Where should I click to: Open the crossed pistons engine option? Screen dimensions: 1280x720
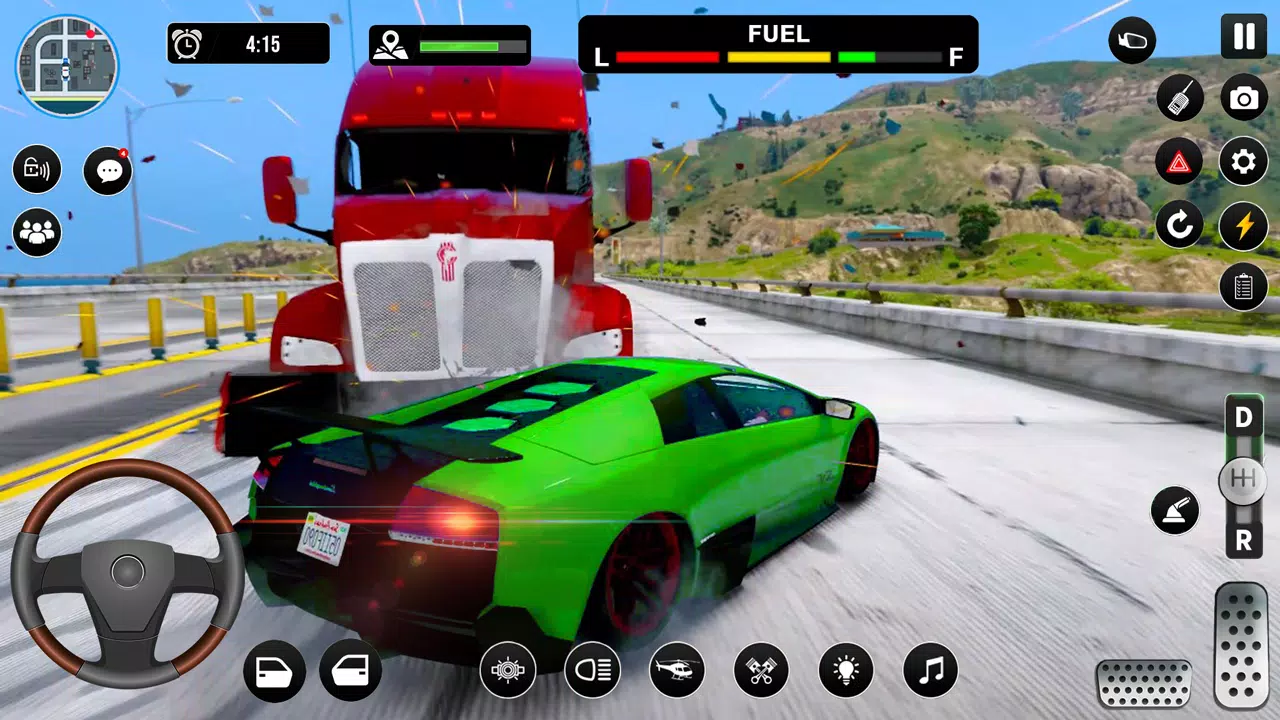761,670
